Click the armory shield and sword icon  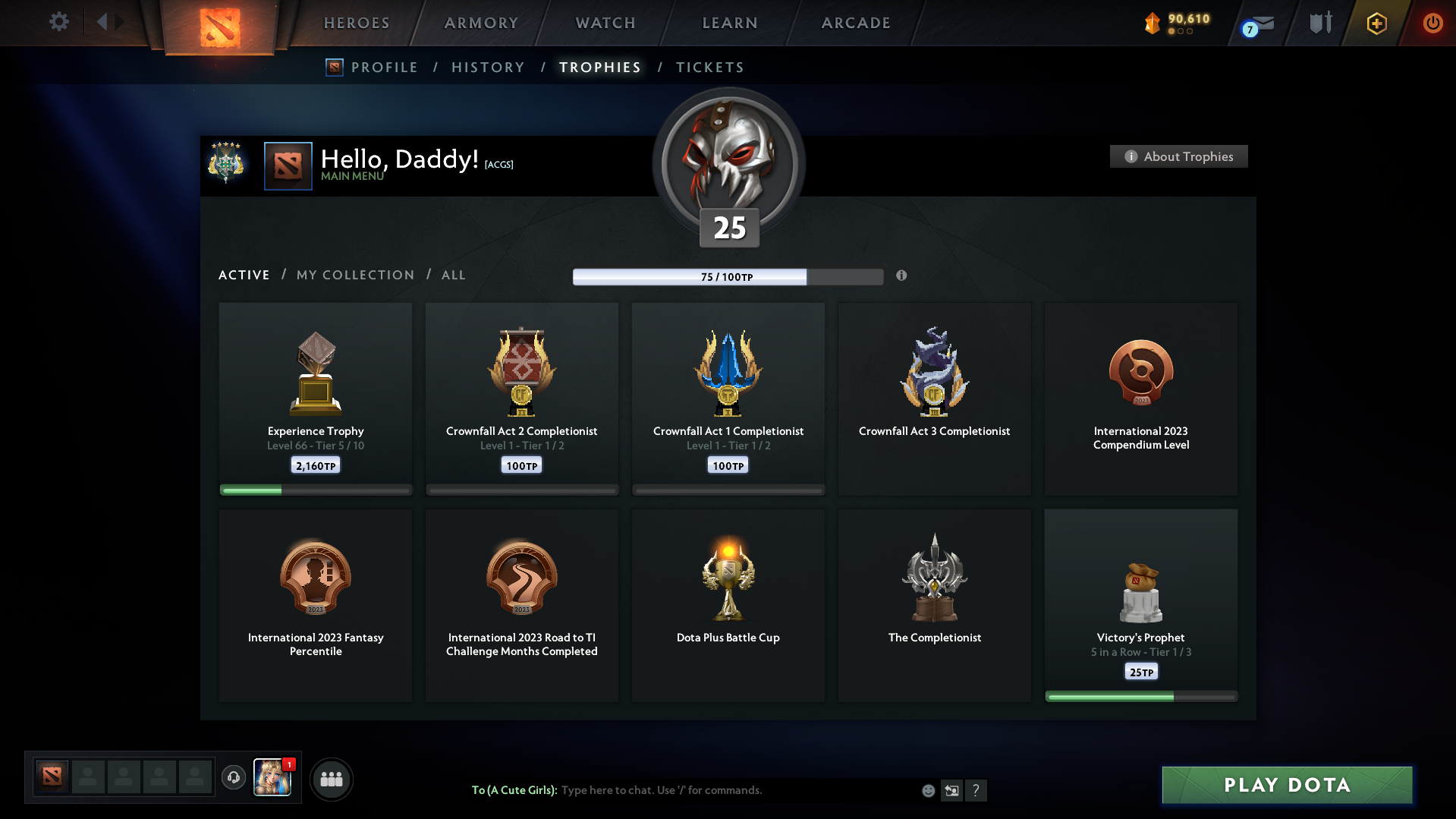[x=1319, y=23]
